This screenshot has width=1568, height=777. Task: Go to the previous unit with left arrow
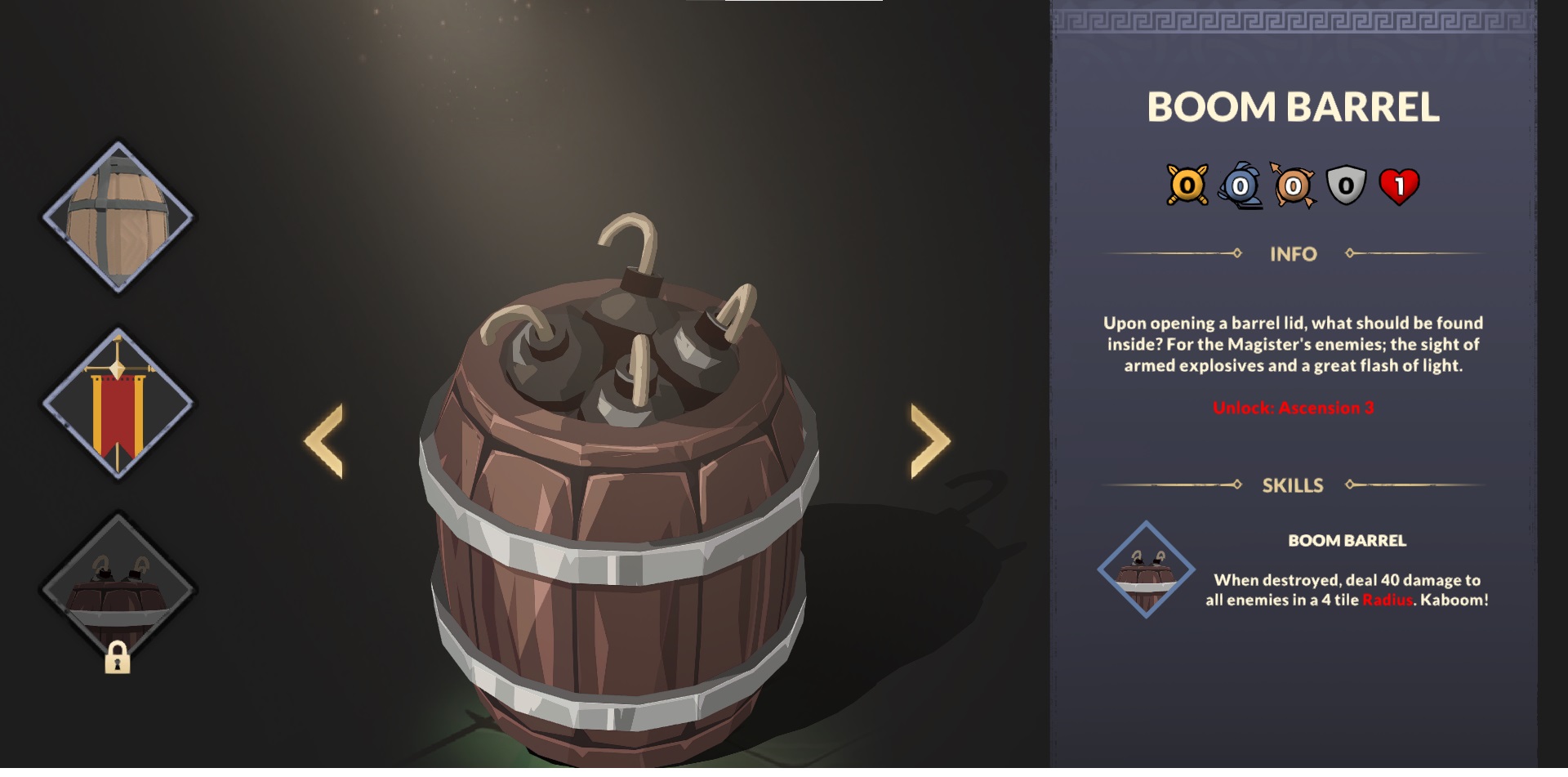(x=324, y=441)
